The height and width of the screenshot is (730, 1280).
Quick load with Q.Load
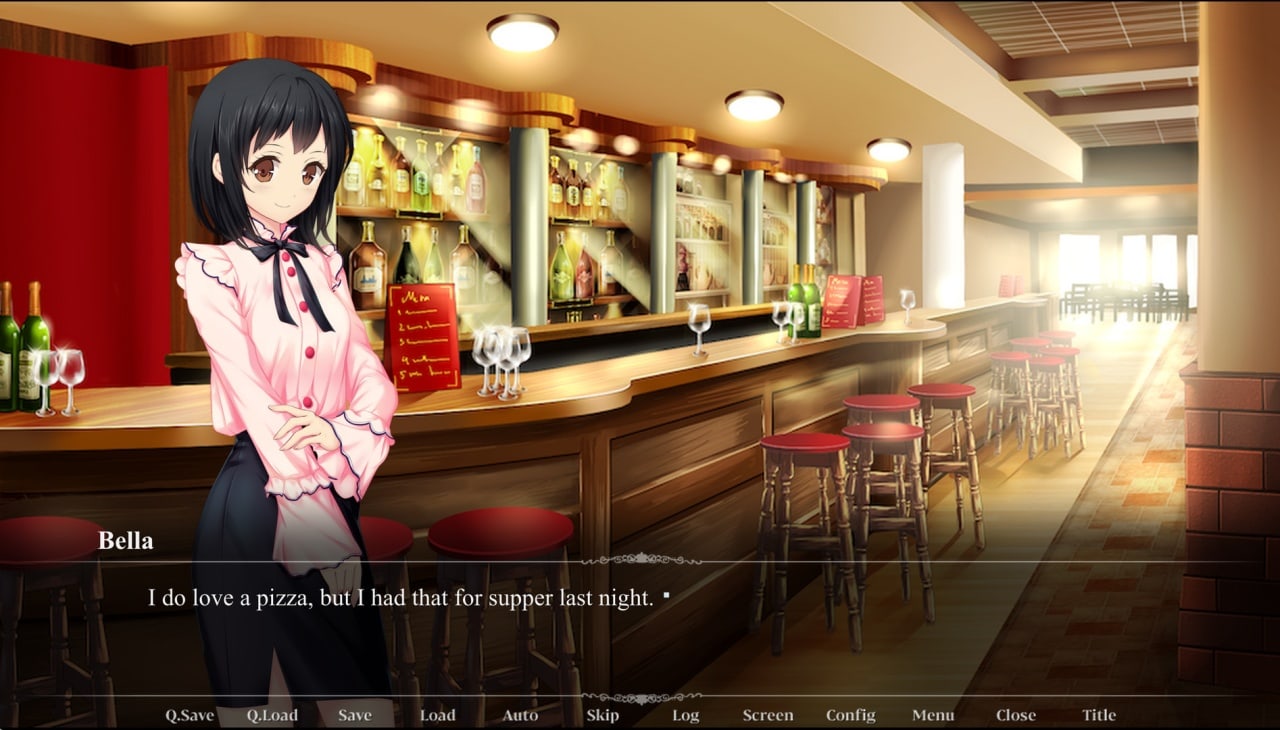point(272,715)
